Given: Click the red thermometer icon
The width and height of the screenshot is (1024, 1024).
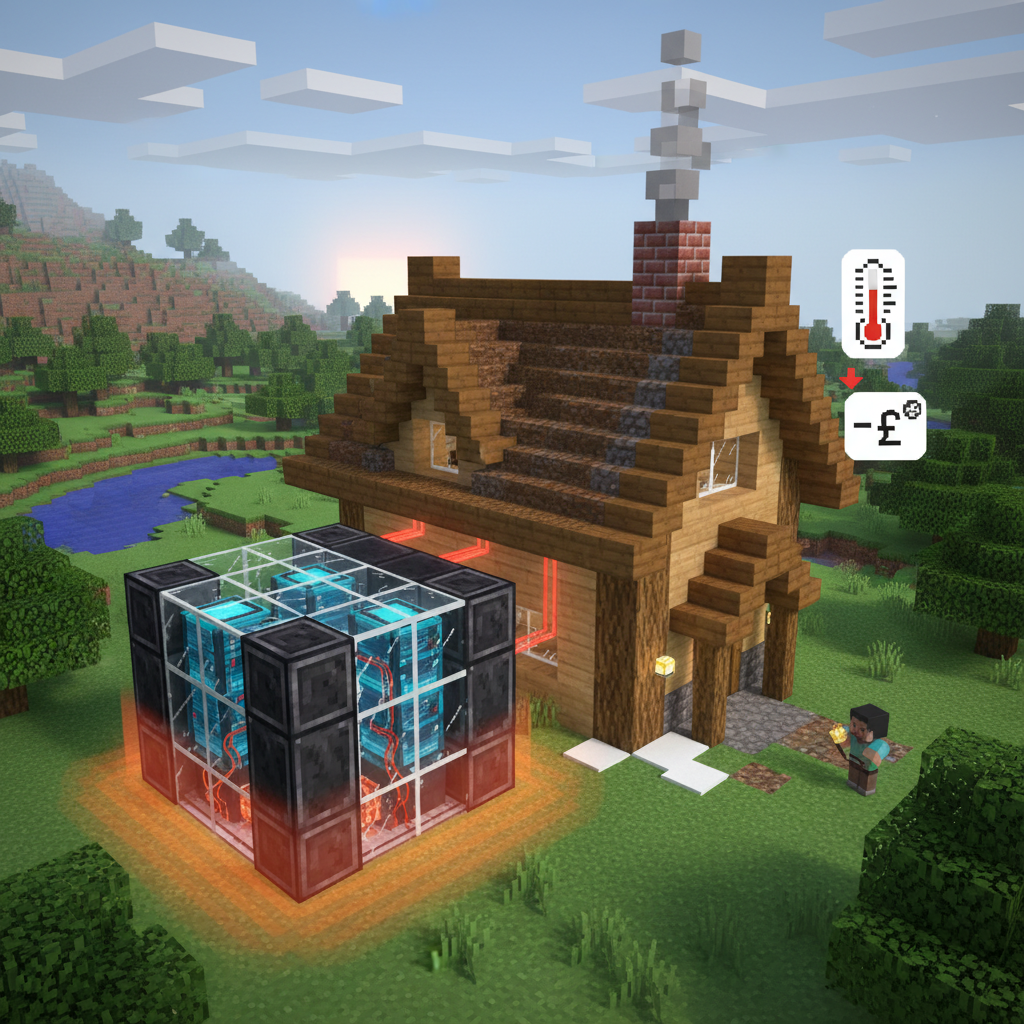Looking at the screenshot, I should point(873,302).
